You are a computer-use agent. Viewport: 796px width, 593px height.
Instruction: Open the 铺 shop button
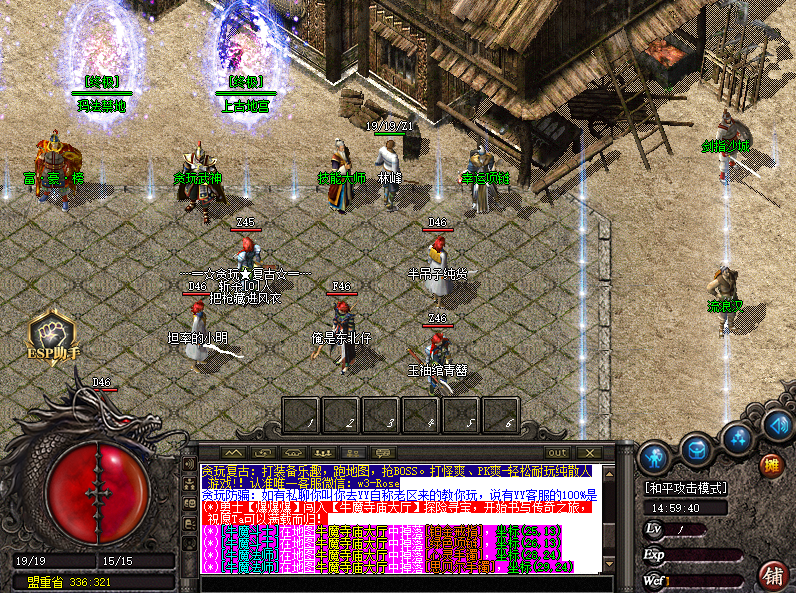point(772,574)
